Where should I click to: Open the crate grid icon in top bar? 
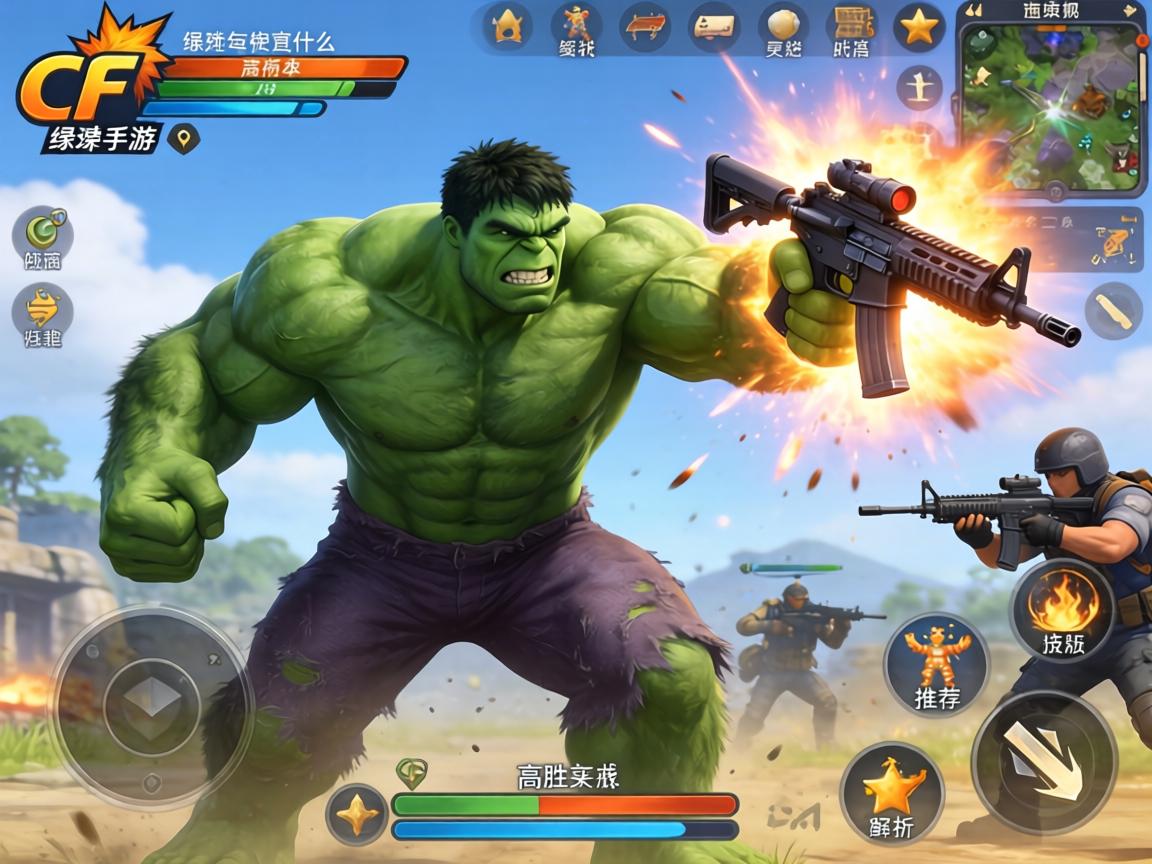tap(852, 27)
